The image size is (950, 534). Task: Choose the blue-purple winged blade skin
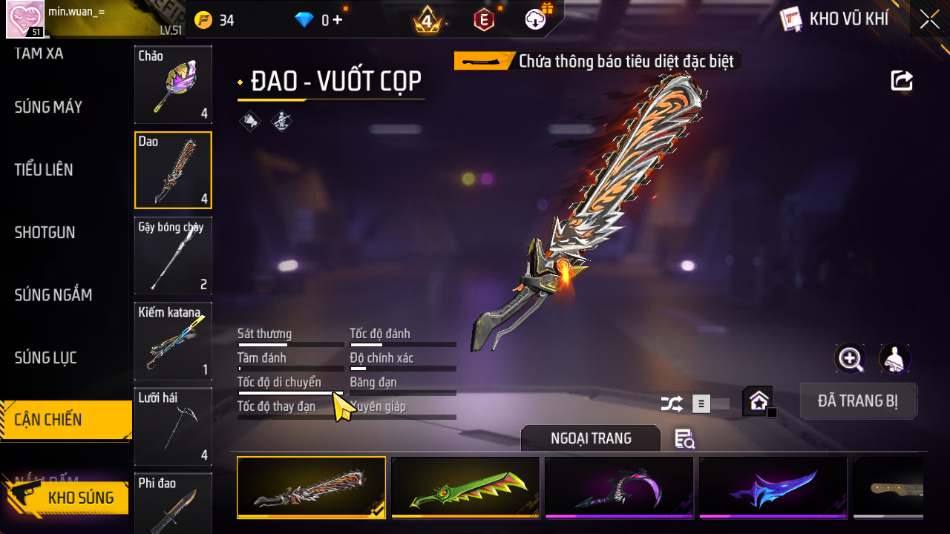coord(773,487)
